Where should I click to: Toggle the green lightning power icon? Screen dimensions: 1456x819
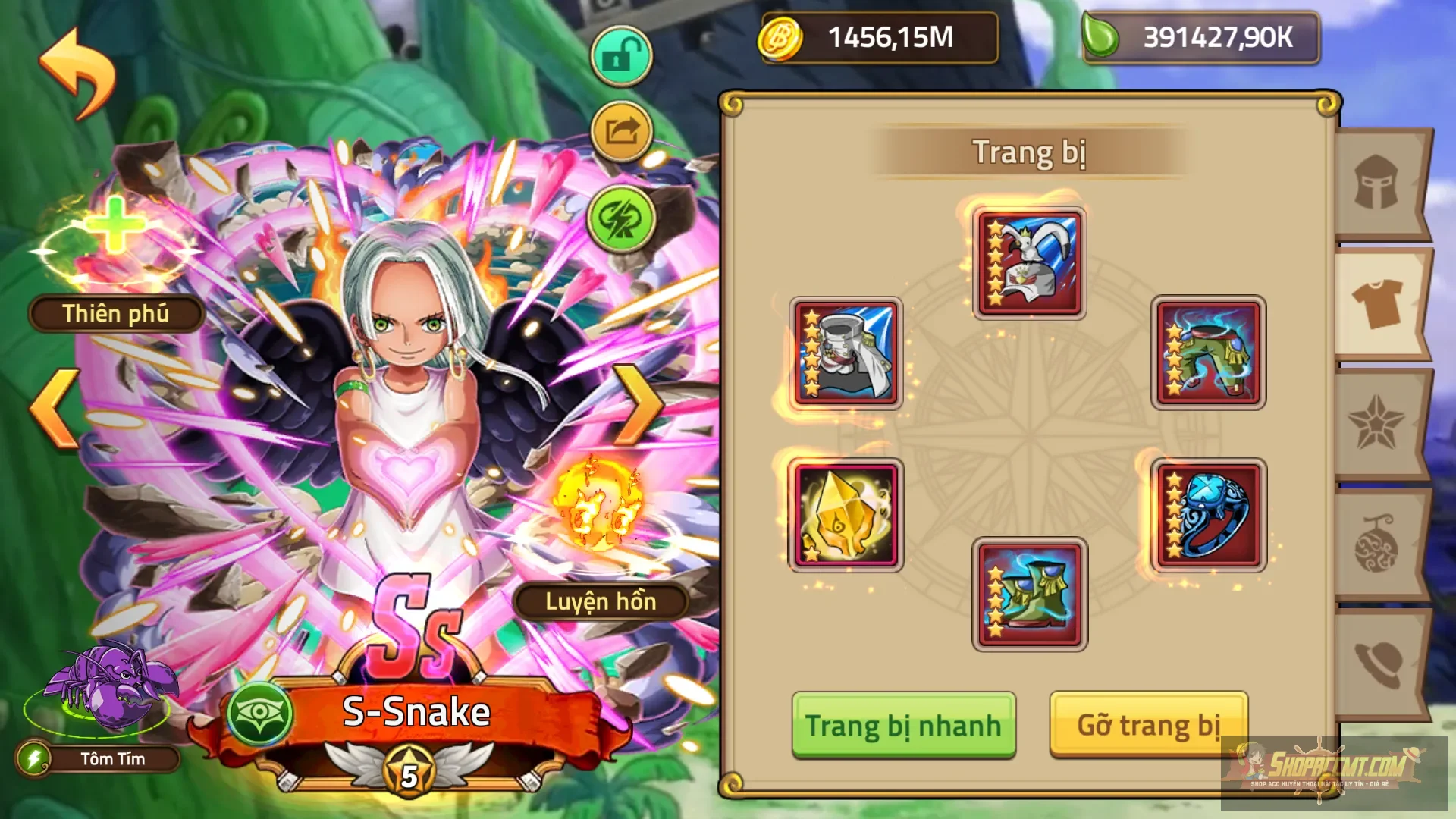[620, 220]
